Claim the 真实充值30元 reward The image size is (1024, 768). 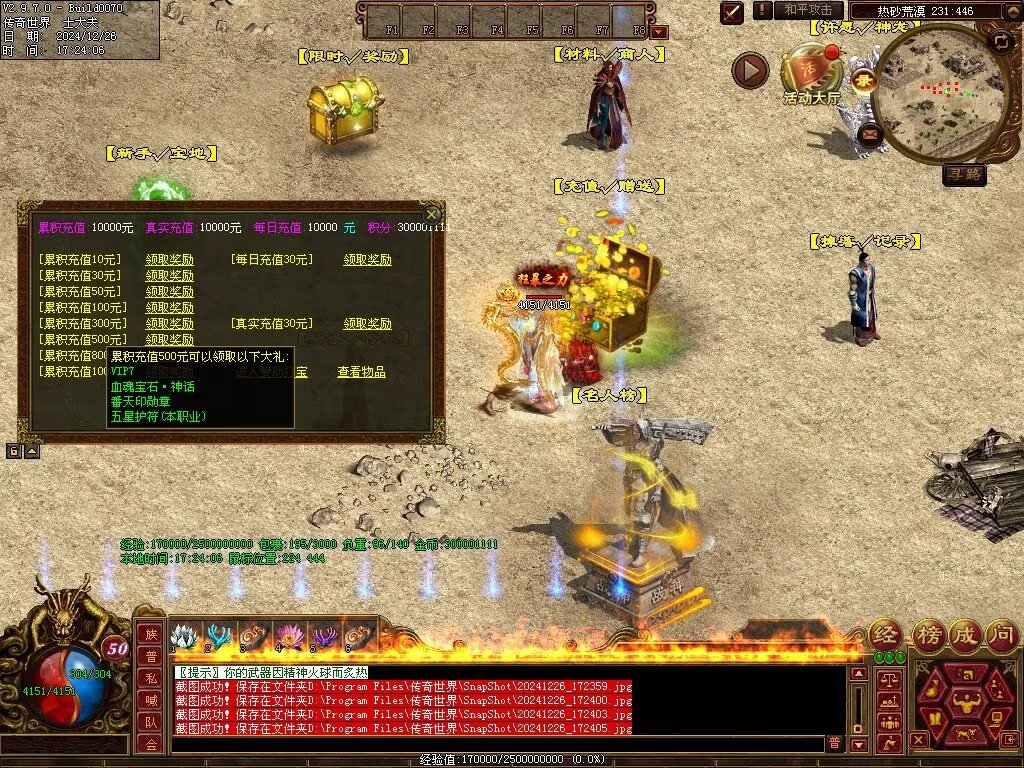coord(367,324)
